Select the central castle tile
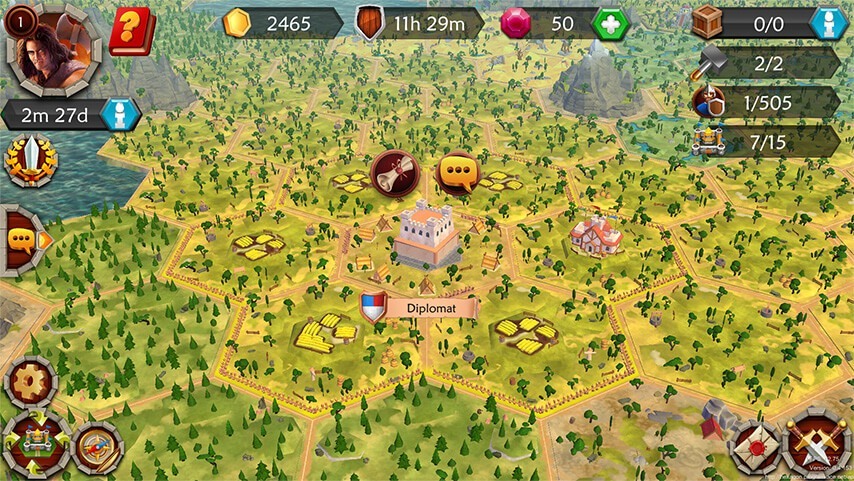The image size is (854, 481). (428, 236)
